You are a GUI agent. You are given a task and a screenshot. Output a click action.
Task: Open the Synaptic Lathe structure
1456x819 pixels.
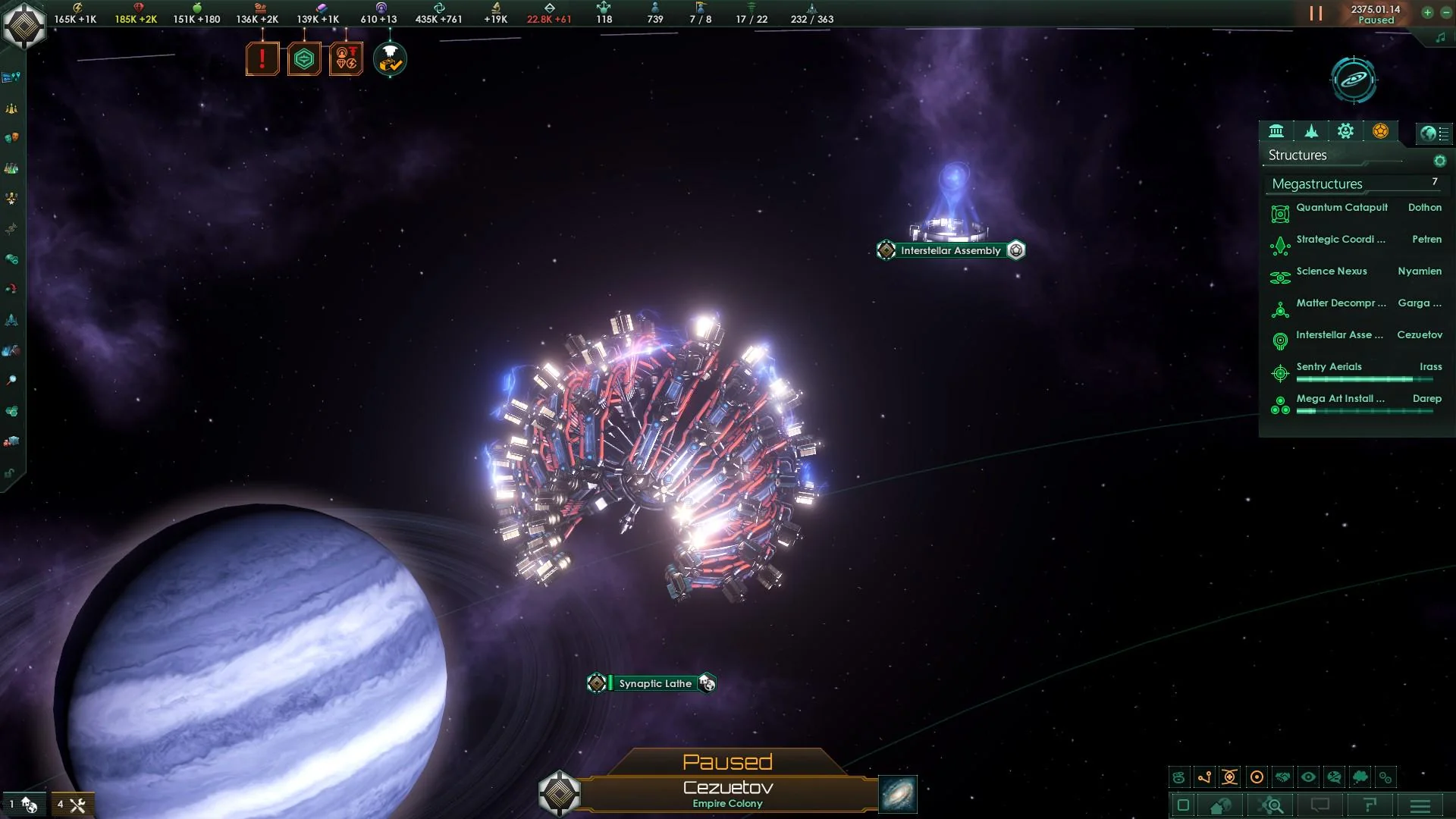(x=653, y=682)
